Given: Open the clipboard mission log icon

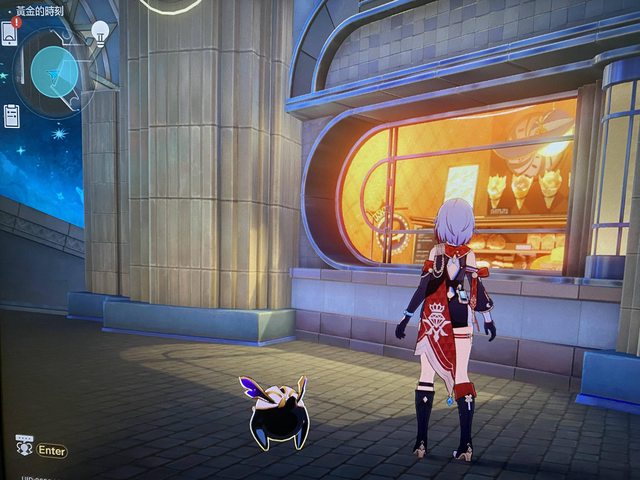Looking at the screenshot, I should coord(11,115).
